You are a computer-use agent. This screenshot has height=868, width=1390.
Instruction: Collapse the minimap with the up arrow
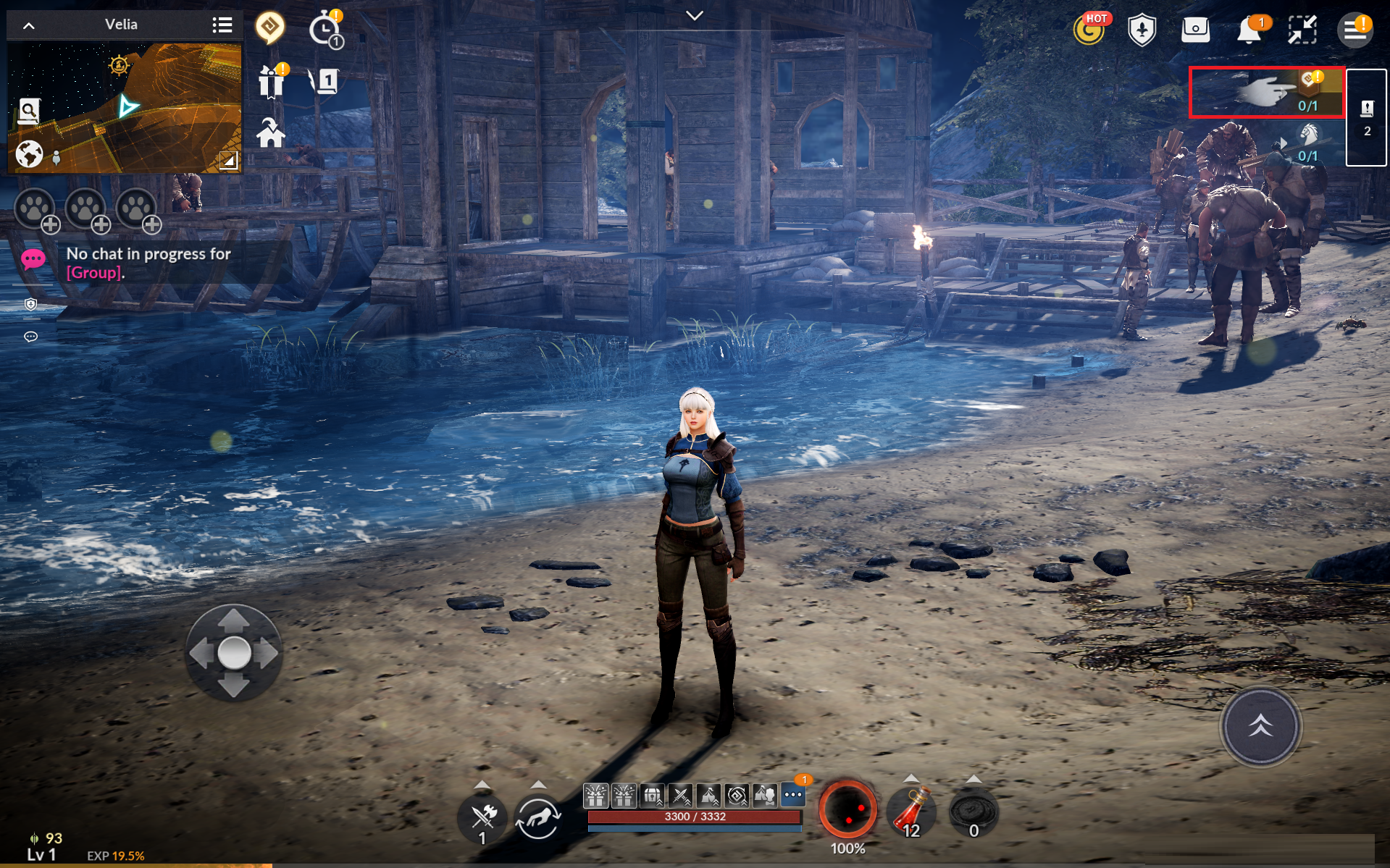[x=29, y=25]
